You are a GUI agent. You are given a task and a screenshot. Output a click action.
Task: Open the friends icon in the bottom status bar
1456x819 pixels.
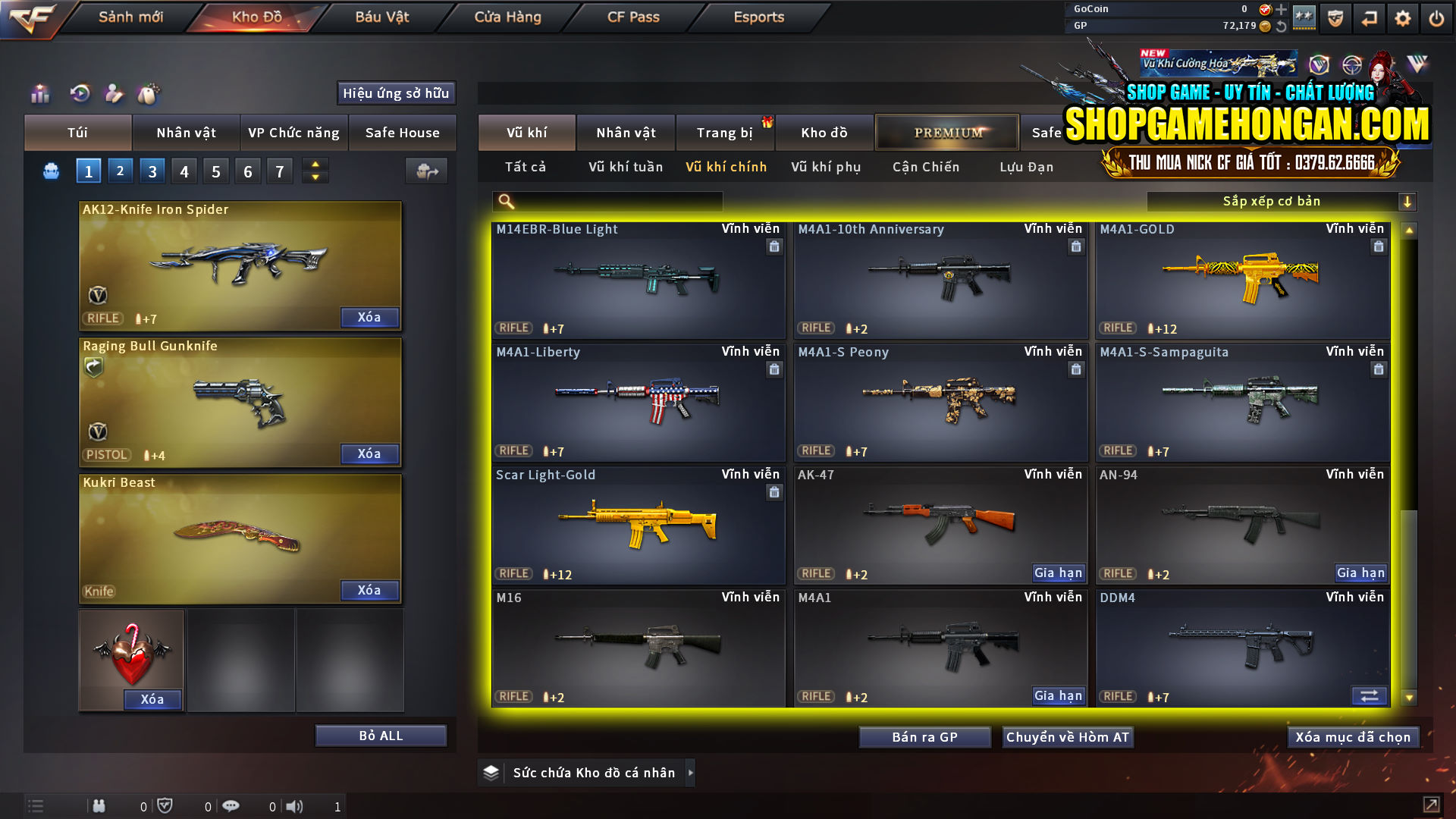tap(99, 806)
